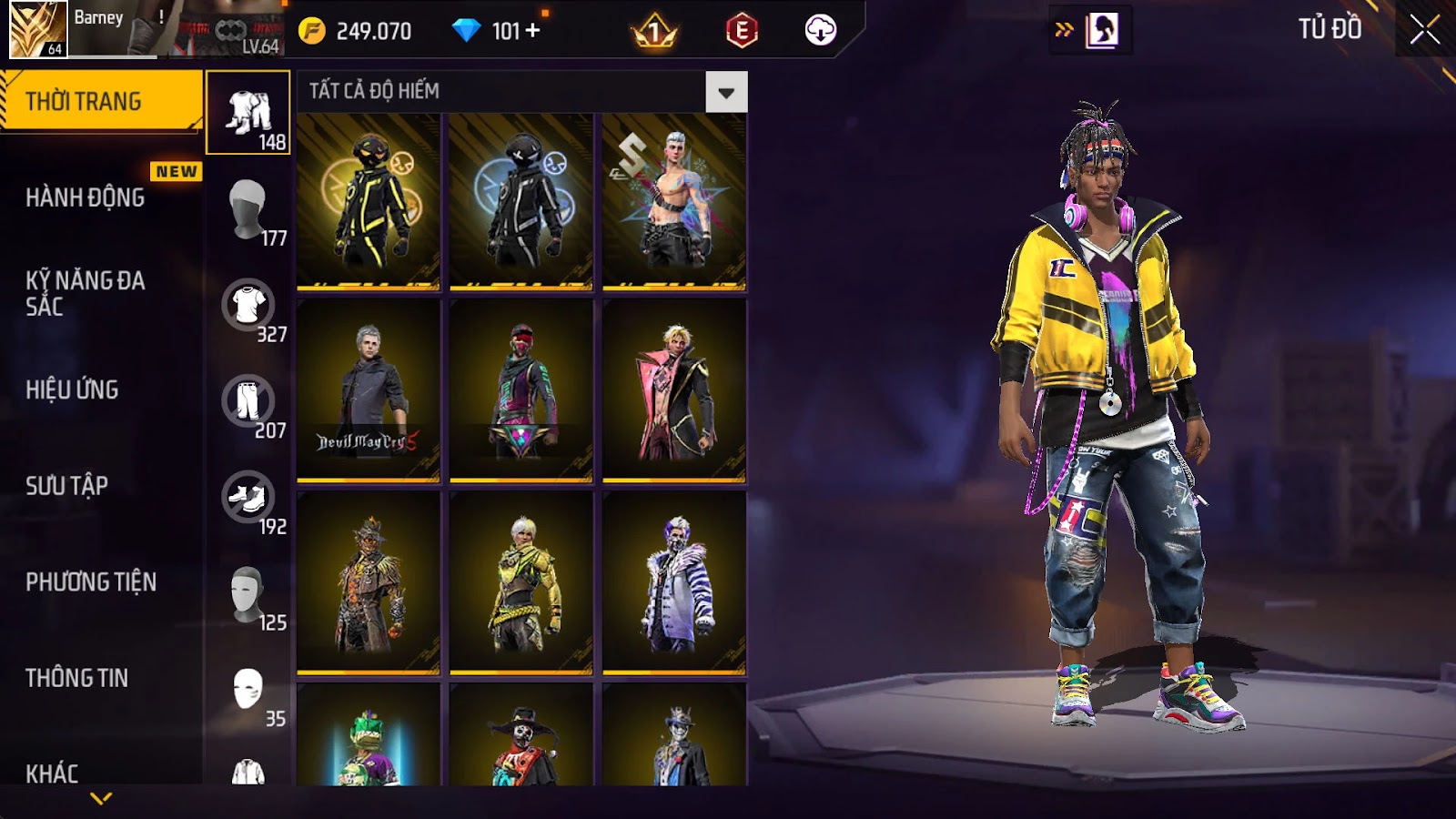Select the shoes category icon
Image resolution: width=1456 pixels, height=819 pixels.
(x=248, y=497)
